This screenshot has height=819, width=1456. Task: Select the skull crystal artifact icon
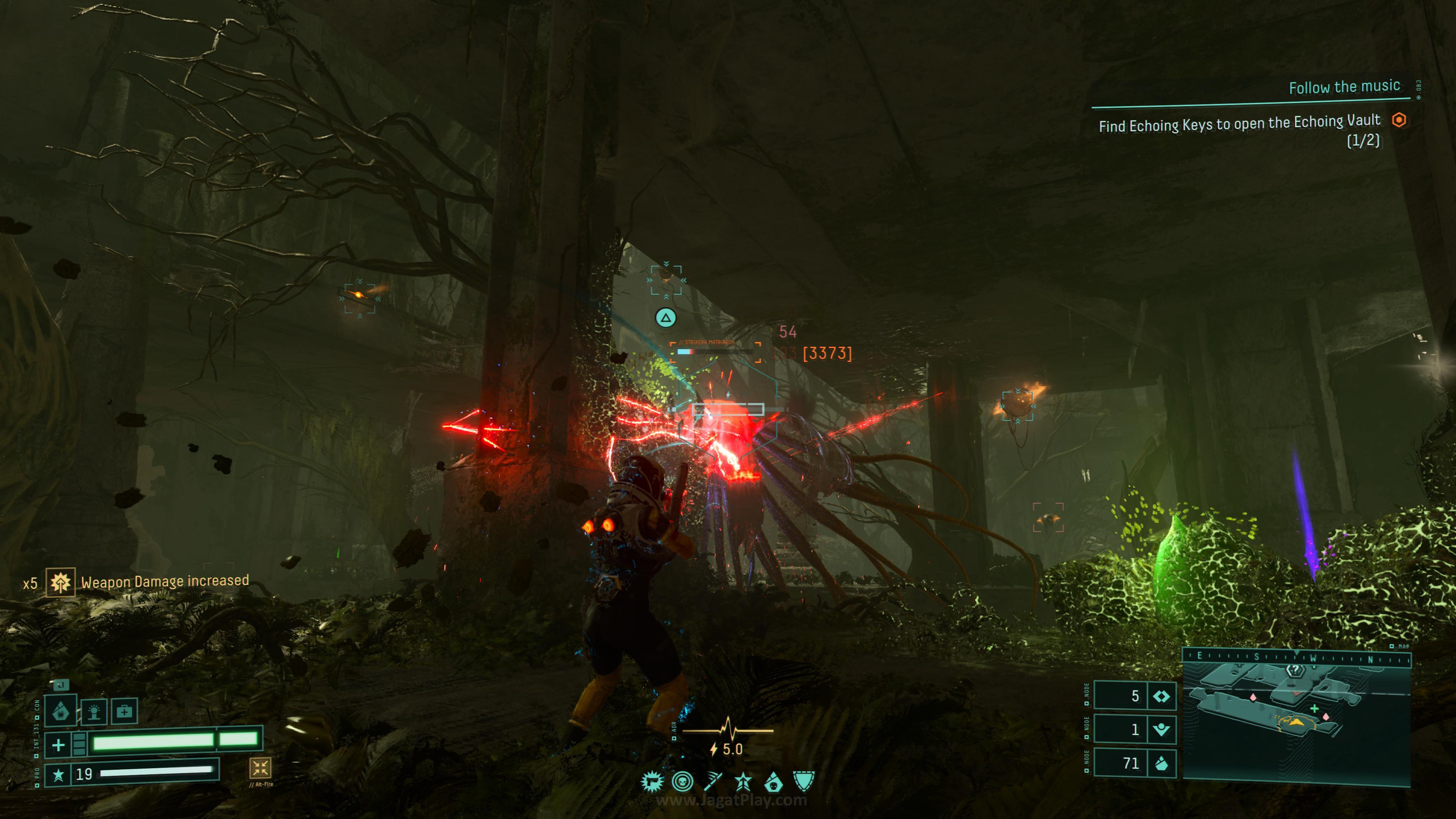pyautogui.click(x=773, y=782)
